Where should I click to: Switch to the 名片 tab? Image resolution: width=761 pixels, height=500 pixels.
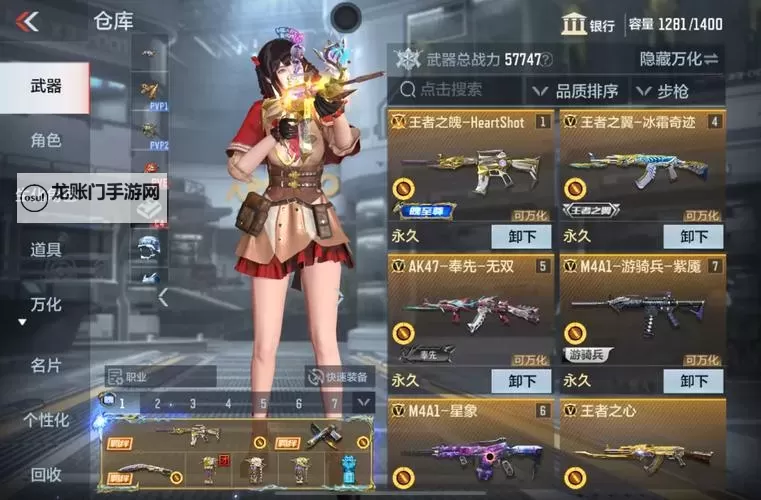tap(45, 365)
